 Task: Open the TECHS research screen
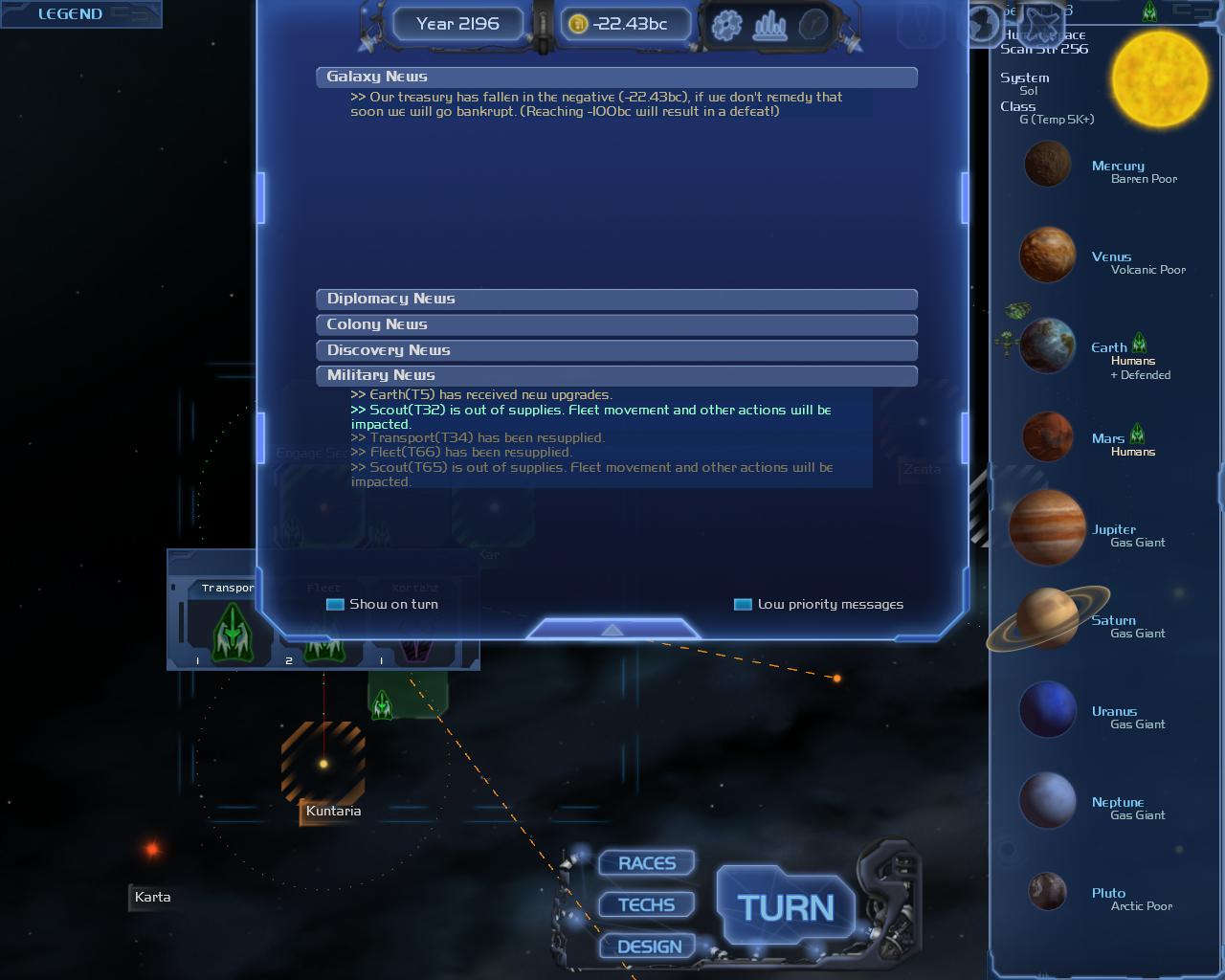pyautogui.click(x=647, y=904)
